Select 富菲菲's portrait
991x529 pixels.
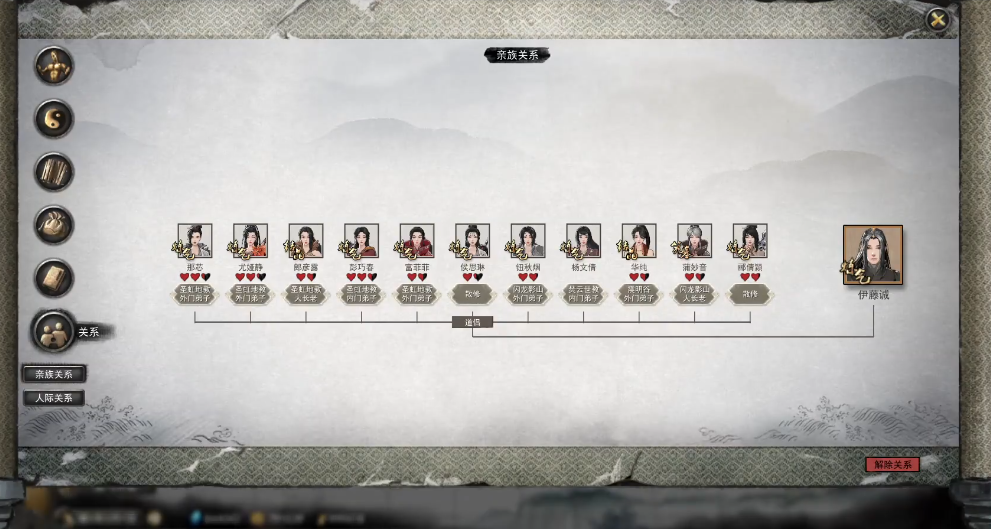click(x=417, y=241)
